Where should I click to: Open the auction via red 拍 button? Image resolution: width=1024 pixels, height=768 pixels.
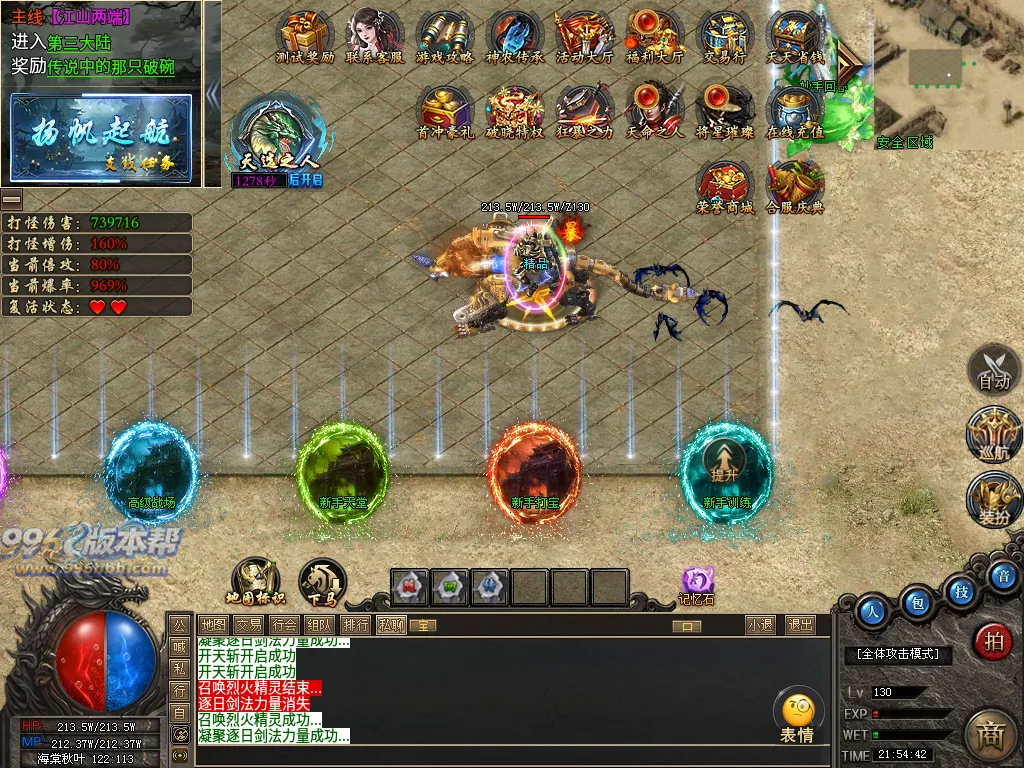pyautogui.click(x=993, y=641)
